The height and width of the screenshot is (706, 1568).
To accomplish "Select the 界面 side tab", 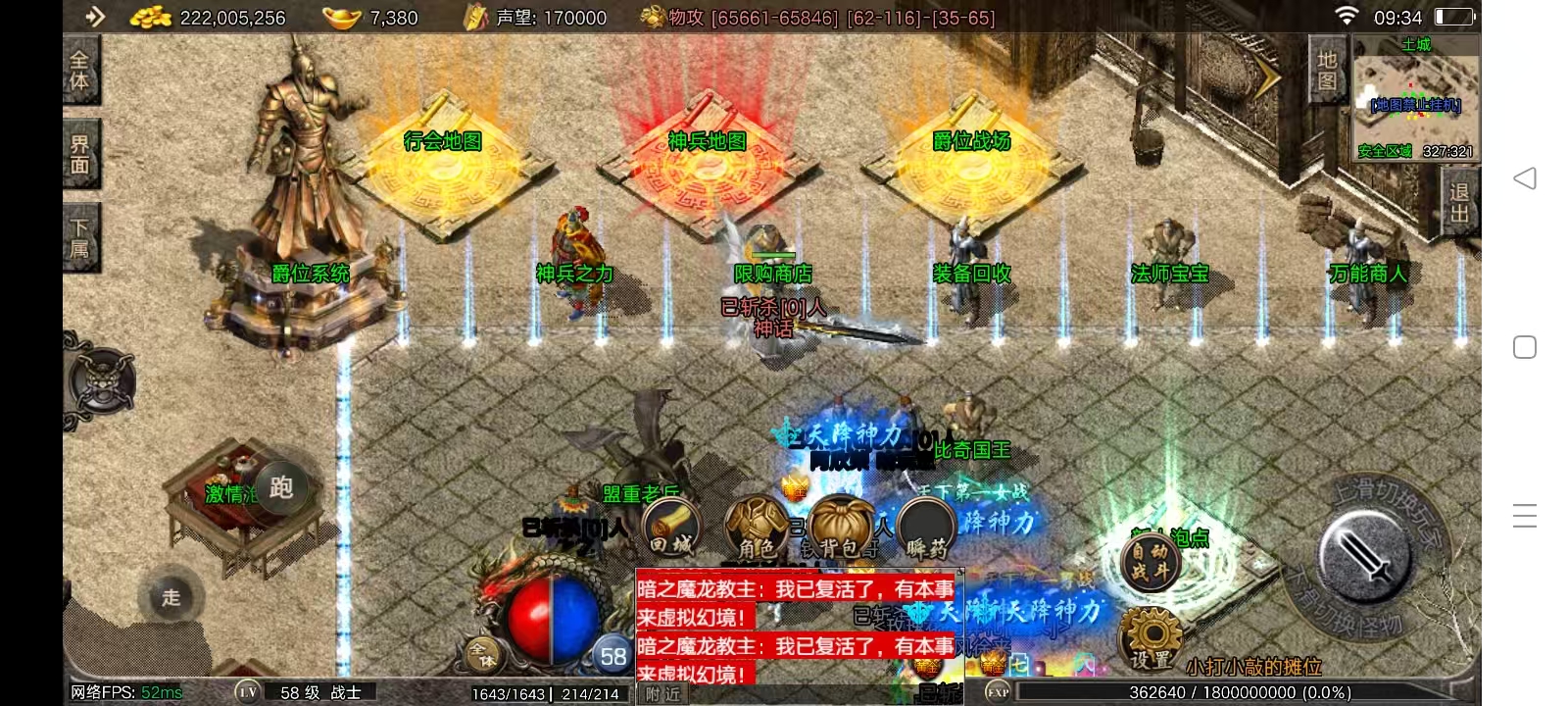I will (x=80, y=155).
